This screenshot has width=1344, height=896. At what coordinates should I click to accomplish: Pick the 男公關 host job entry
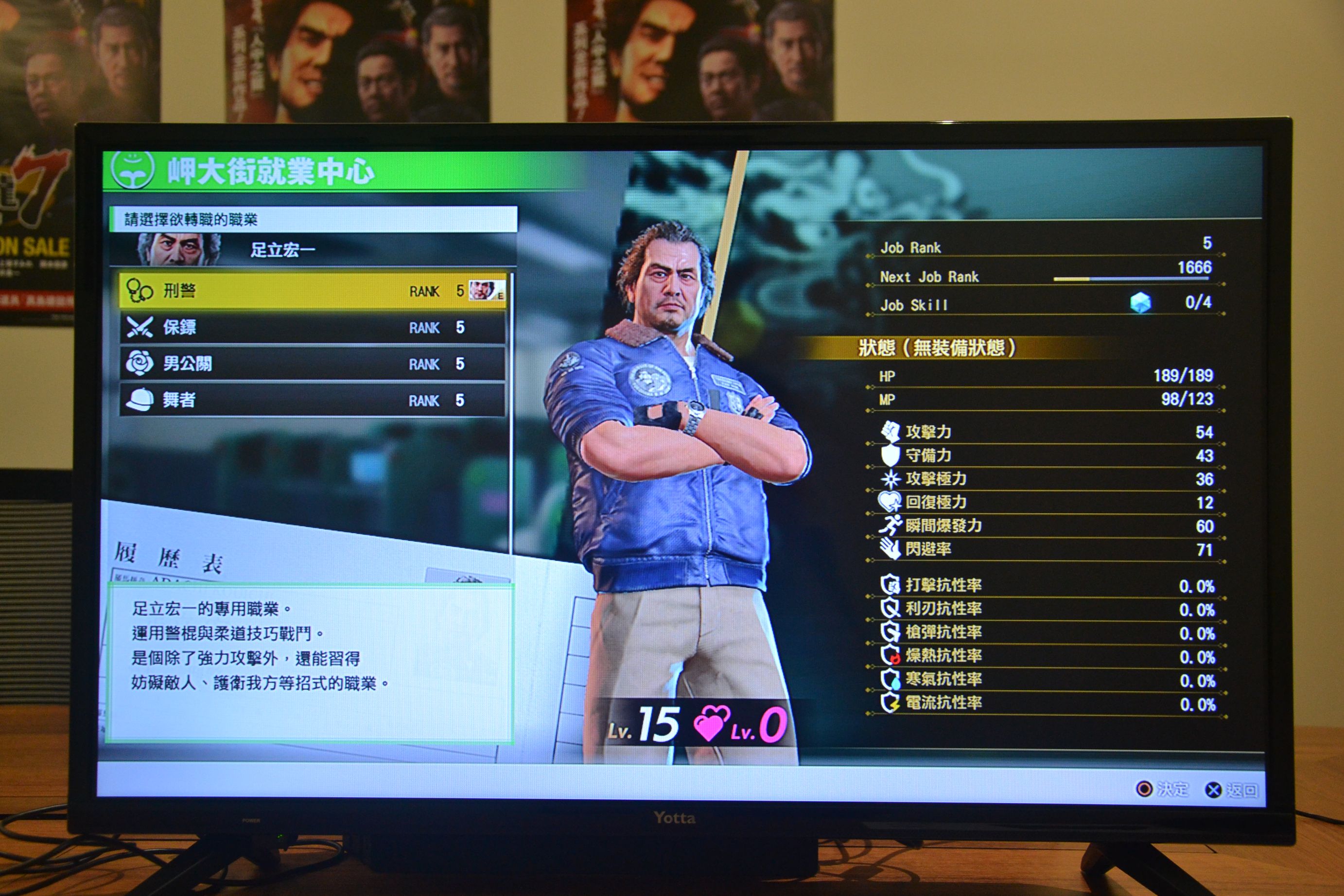click(x=313, y=364)
